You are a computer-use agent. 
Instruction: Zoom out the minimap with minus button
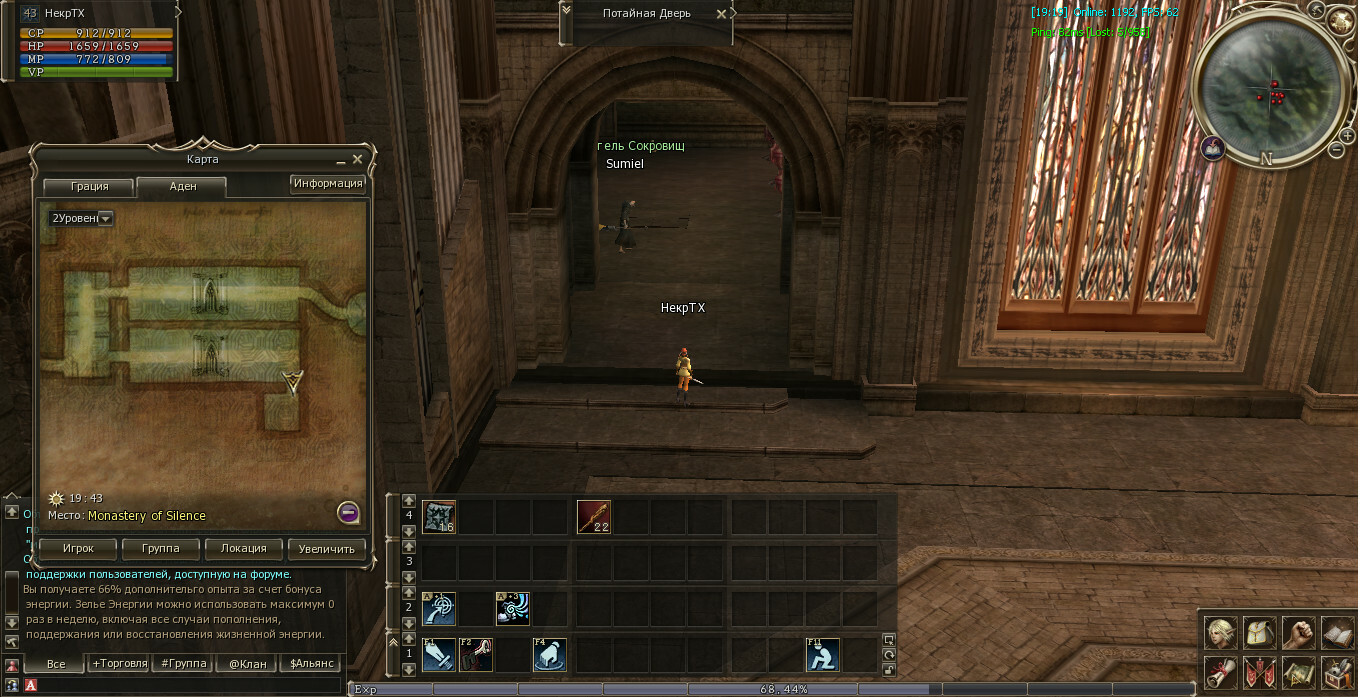(x=1337, y=150)
